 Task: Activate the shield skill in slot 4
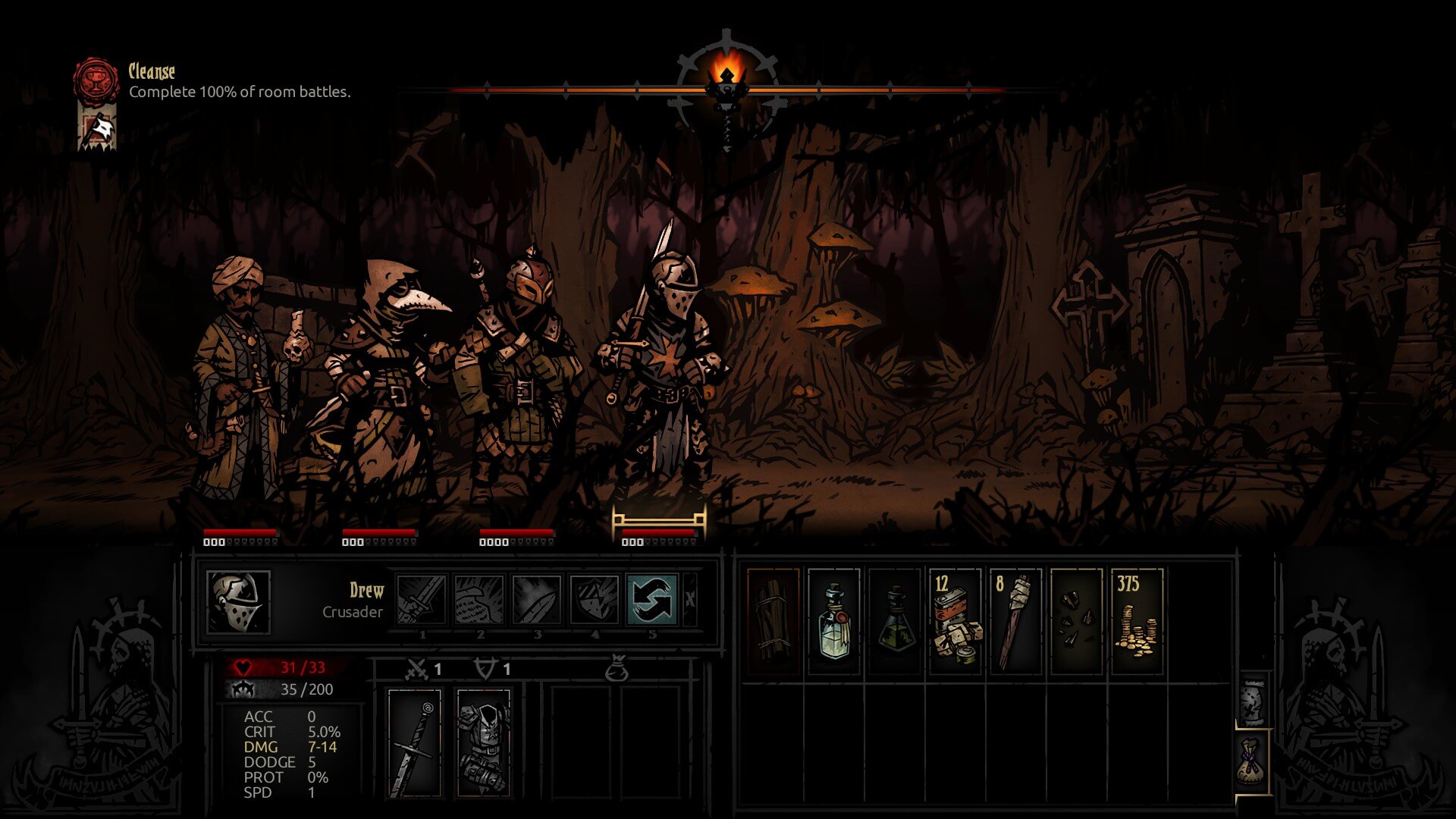click(x=595, y=600)
